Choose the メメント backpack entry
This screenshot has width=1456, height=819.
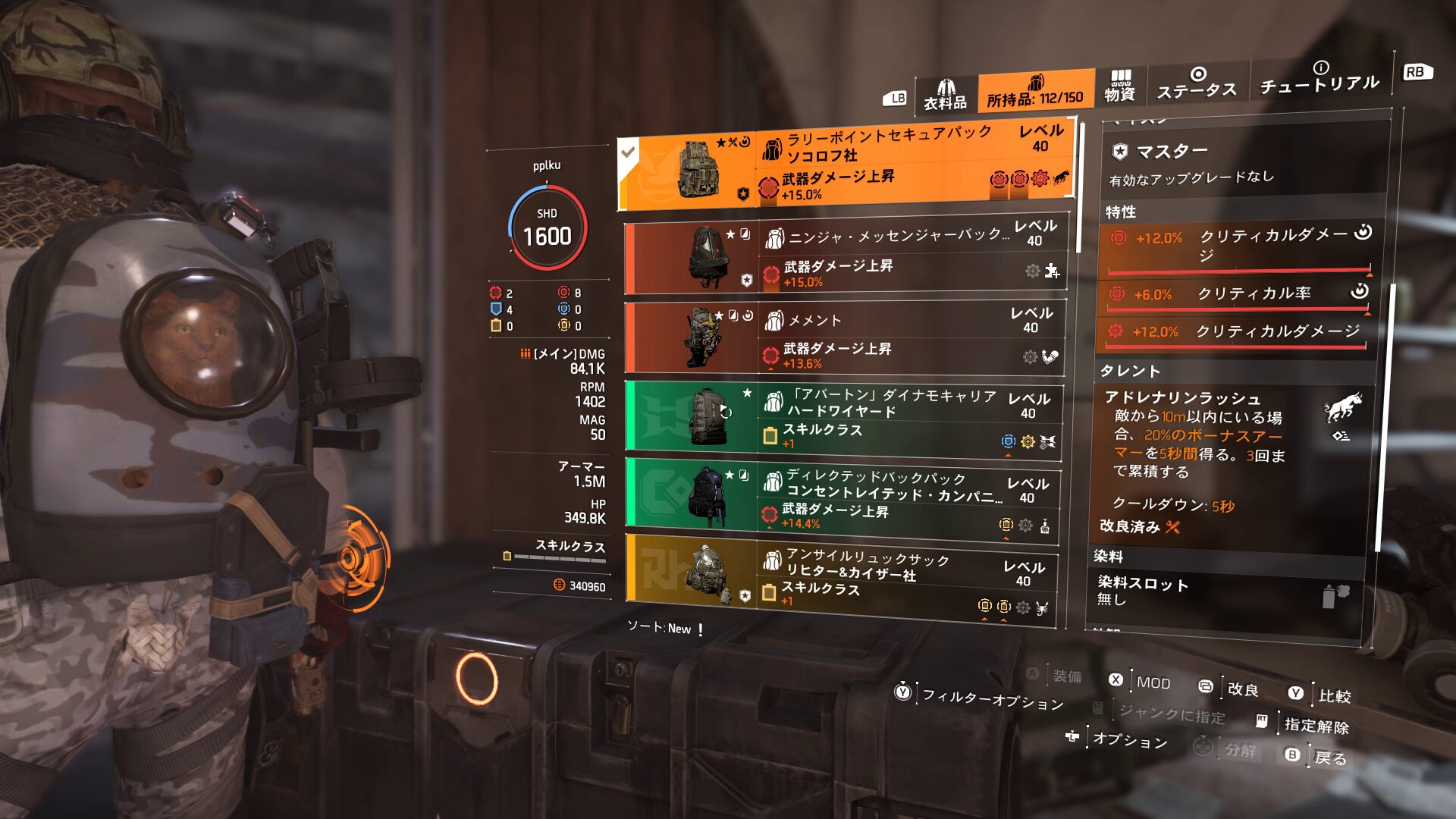point(844,338)
